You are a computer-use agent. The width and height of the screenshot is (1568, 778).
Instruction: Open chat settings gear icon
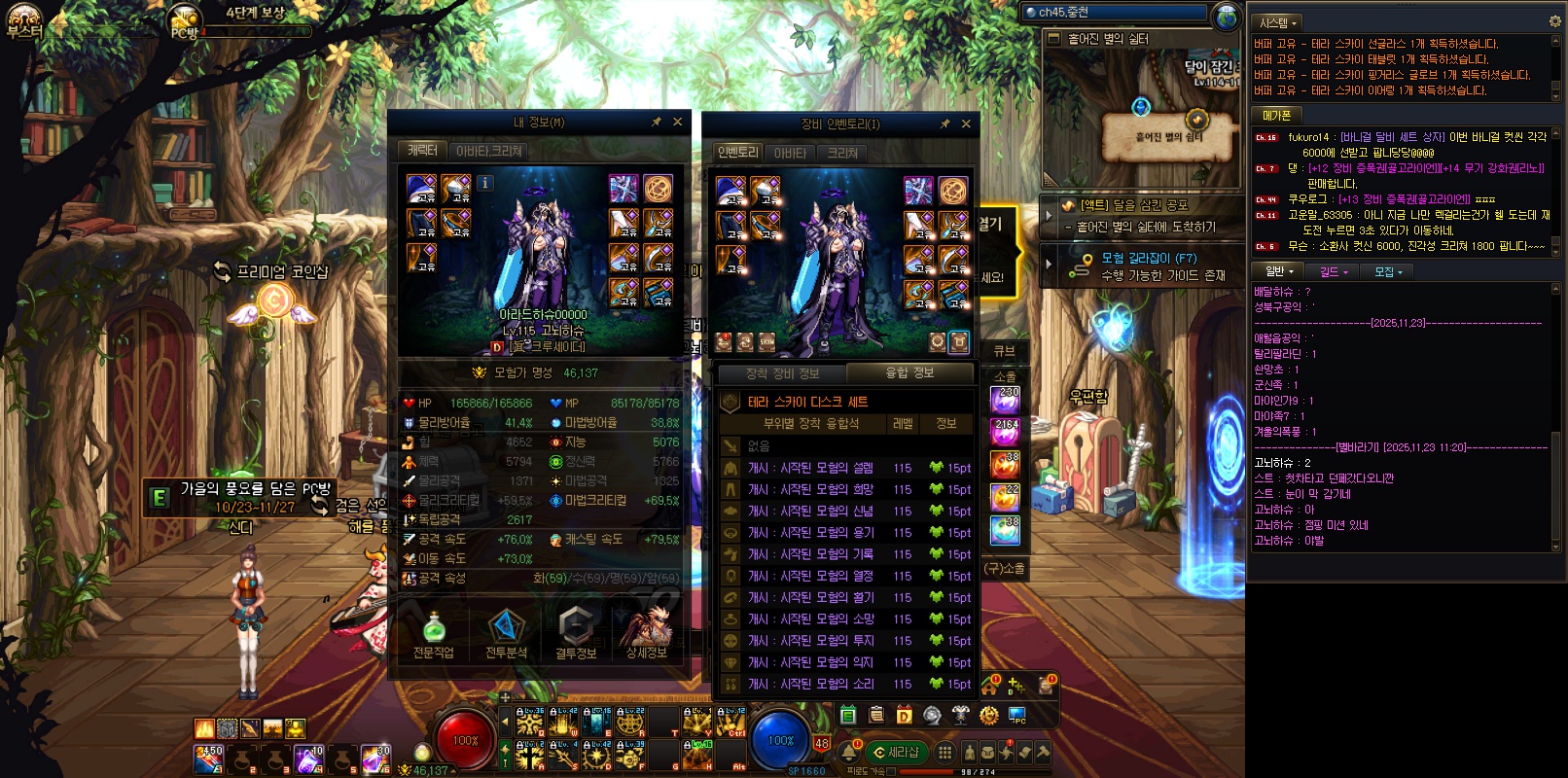tap(1554, 21)
